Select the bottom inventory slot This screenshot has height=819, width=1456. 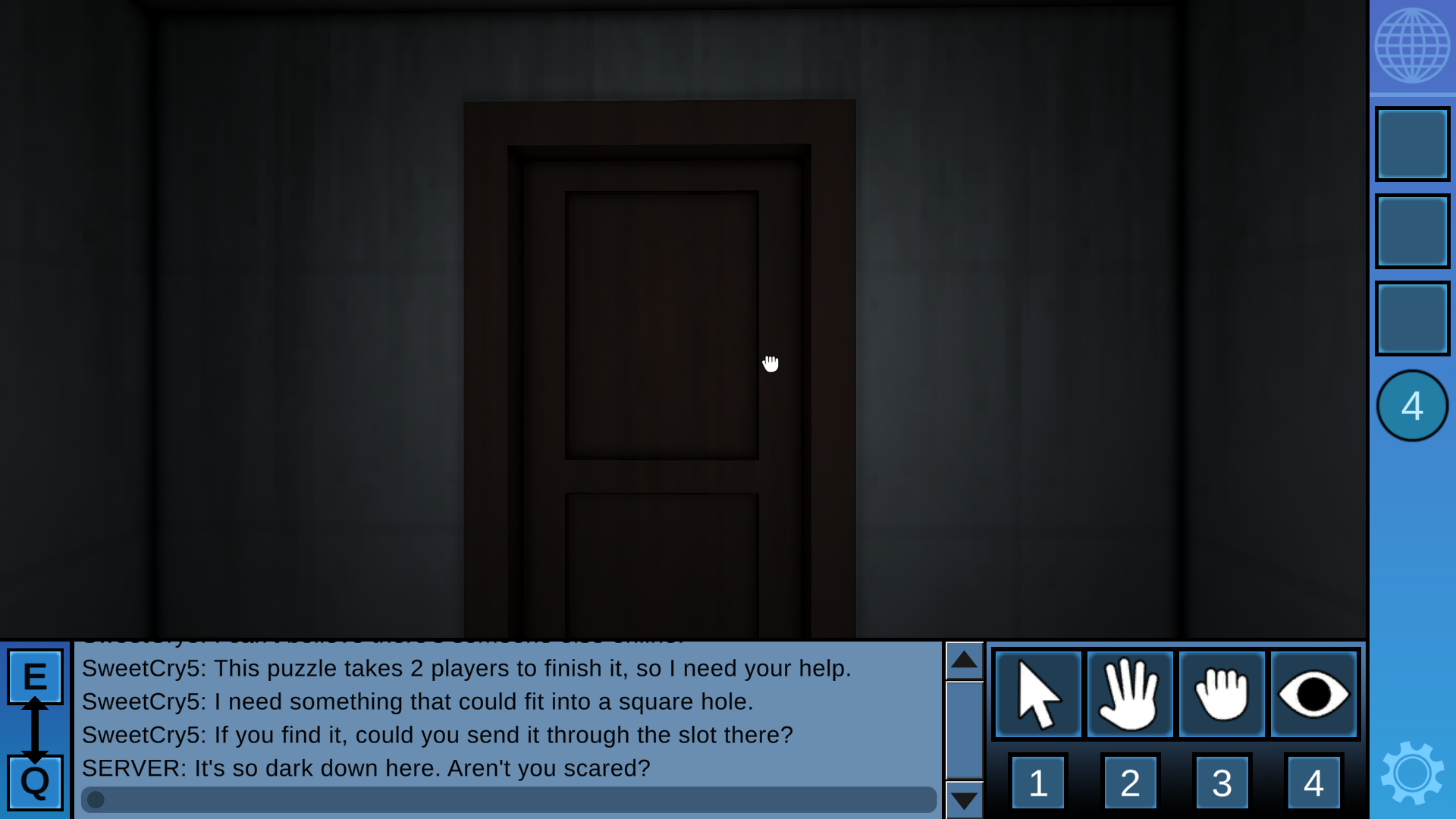pyautogui.click(x=1412, y=318)
